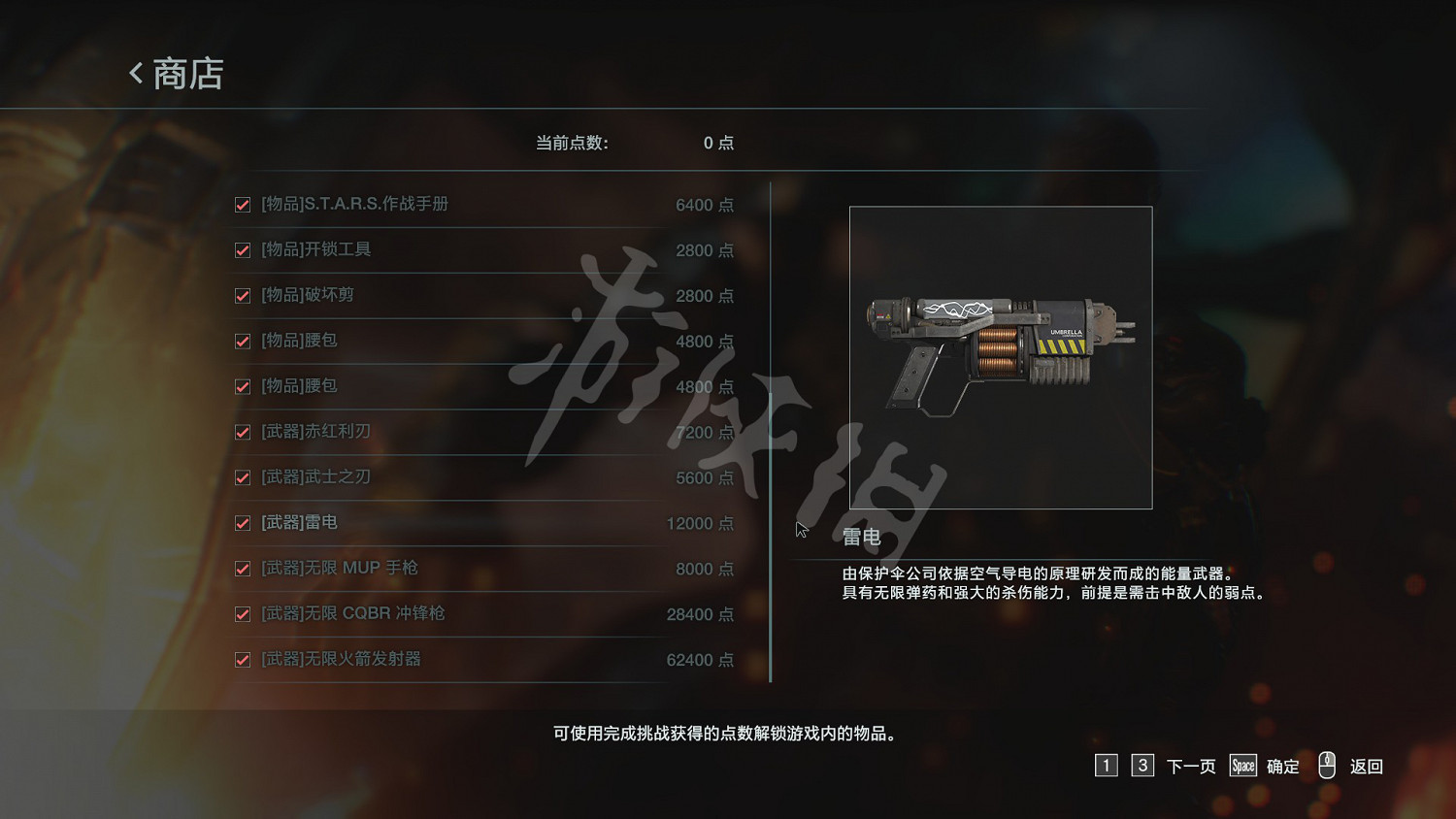Click the mouse icon beside 返回
Screen dimensions: 1456x819
click(x=1328, y=766)
